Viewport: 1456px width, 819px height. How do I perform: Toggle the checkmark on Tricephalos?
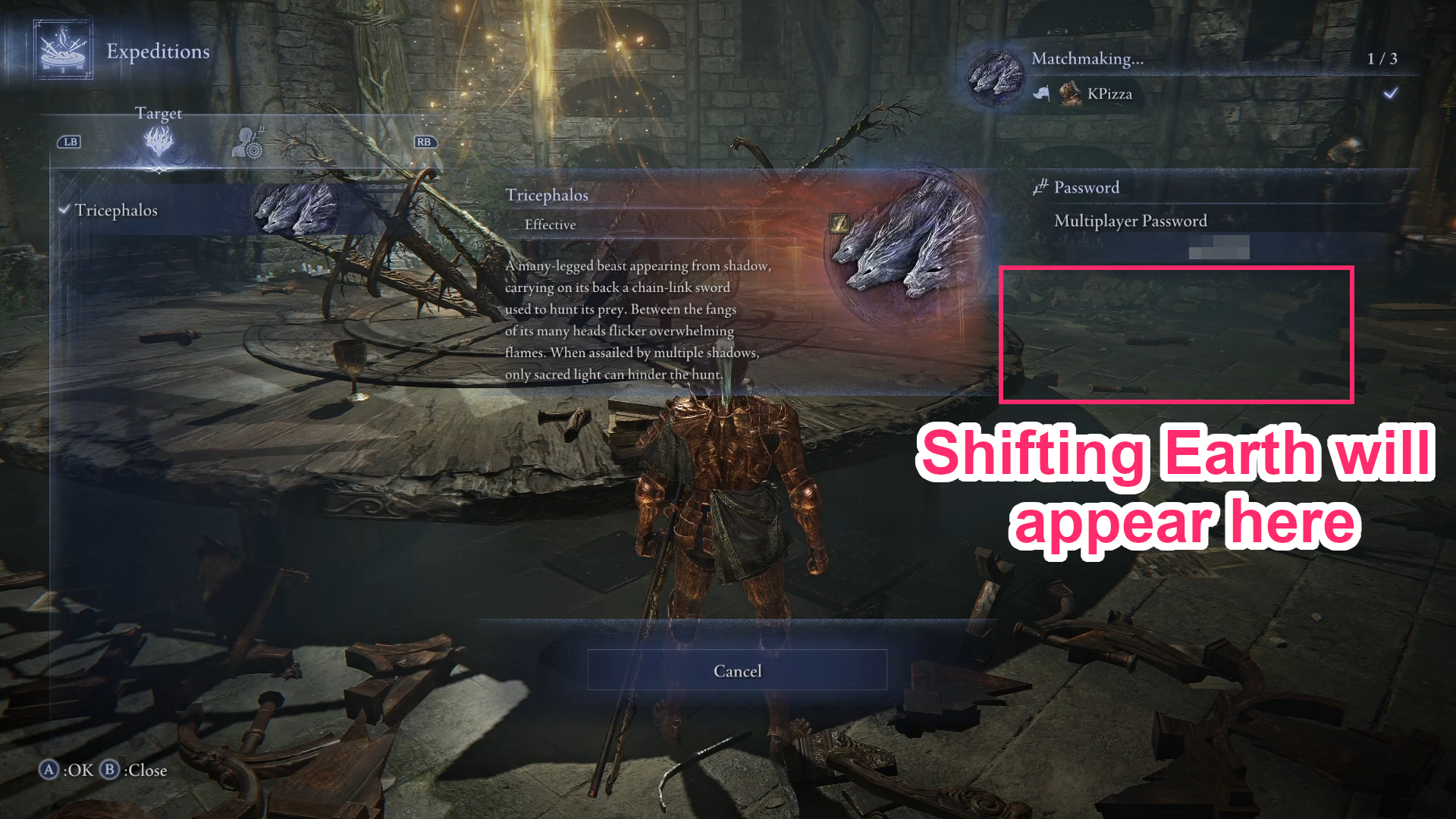pyautogui.click(x=64, y=210)
